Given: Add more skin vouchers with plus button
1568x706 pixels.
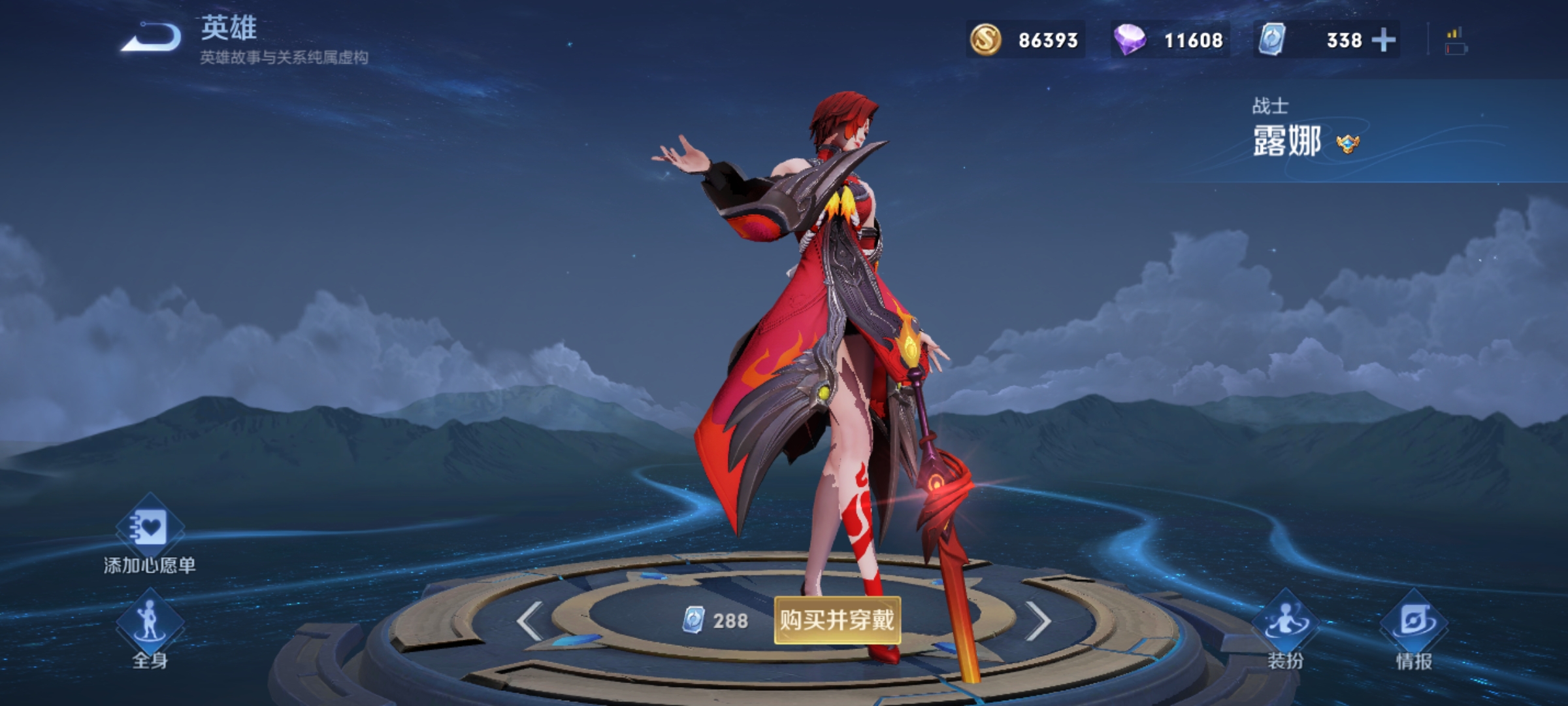Looking at the screenshot, I should 1384,40.
